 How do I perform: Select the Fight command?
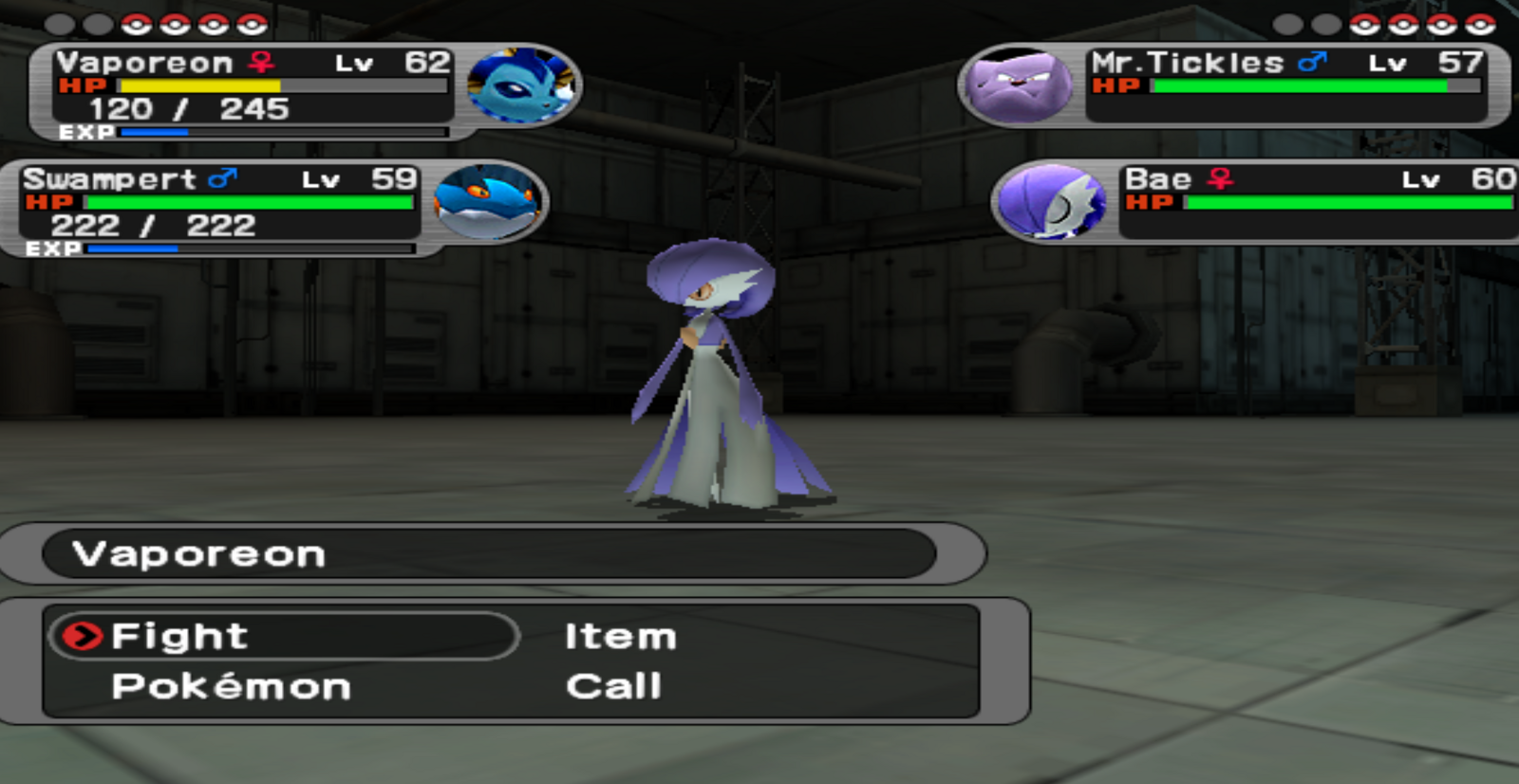pos(180,636)
